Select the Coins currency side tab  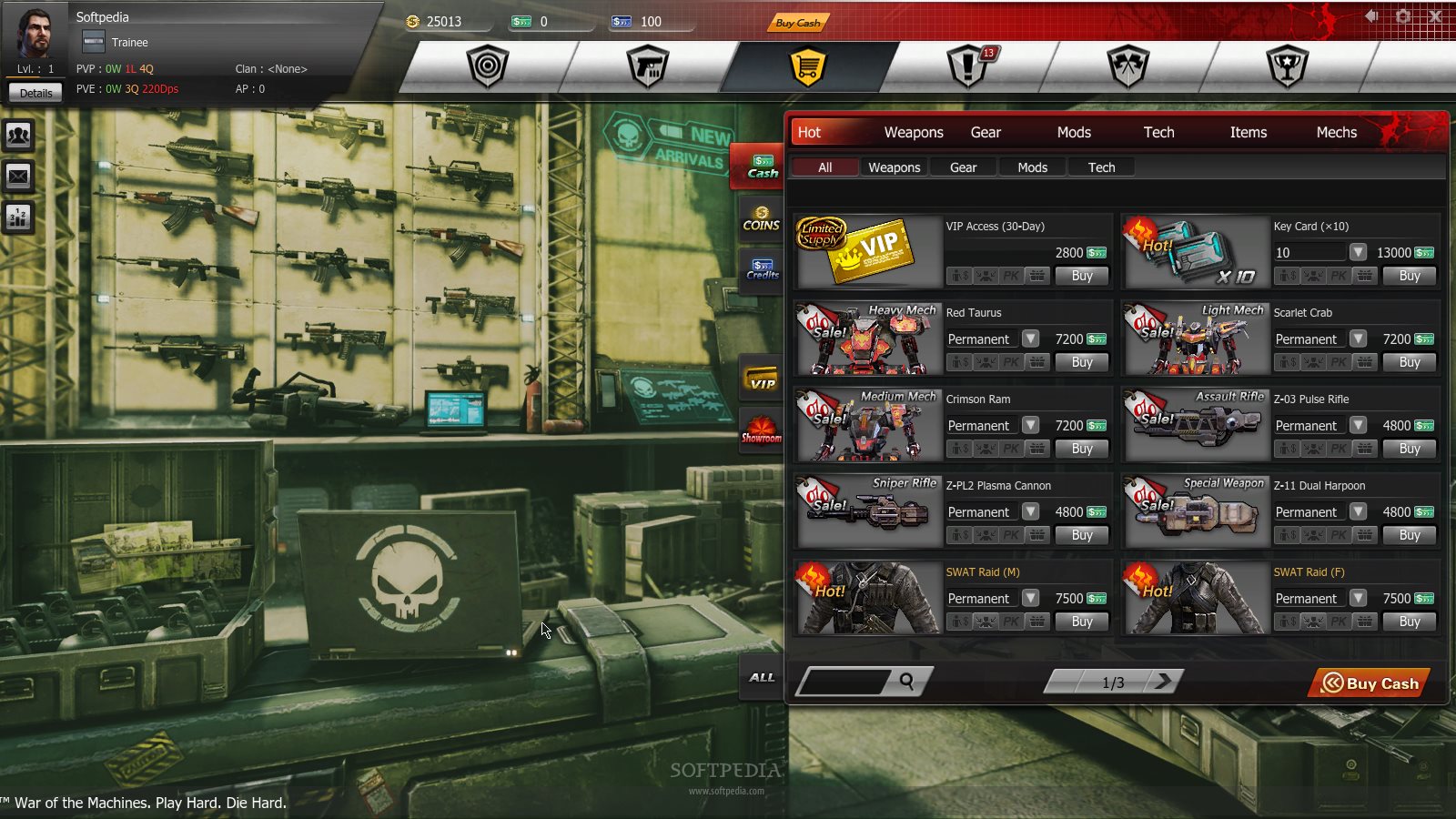(762, 219)
